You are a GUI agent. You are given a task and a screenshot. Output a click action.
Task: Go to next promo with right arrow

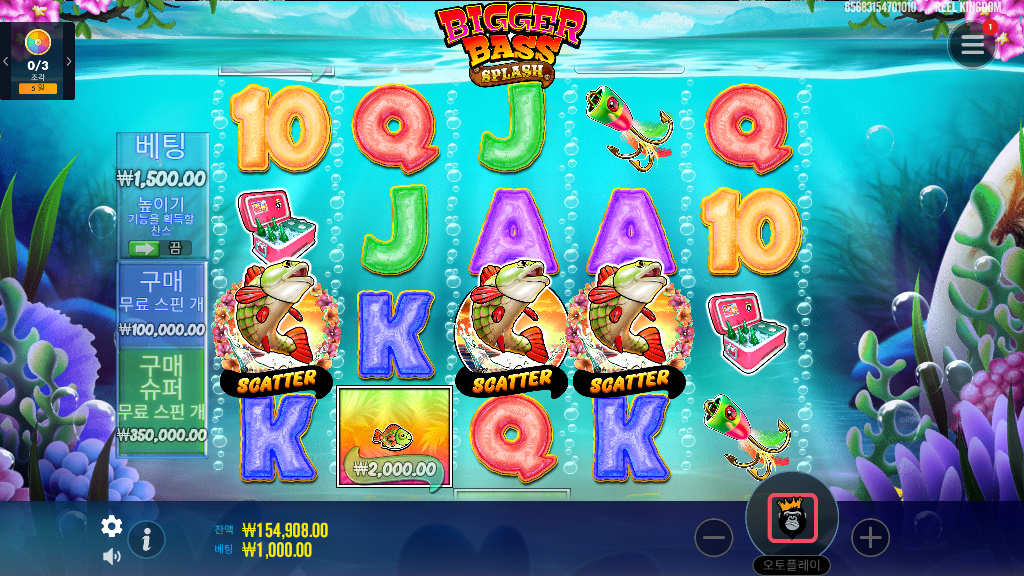point(69,61)
